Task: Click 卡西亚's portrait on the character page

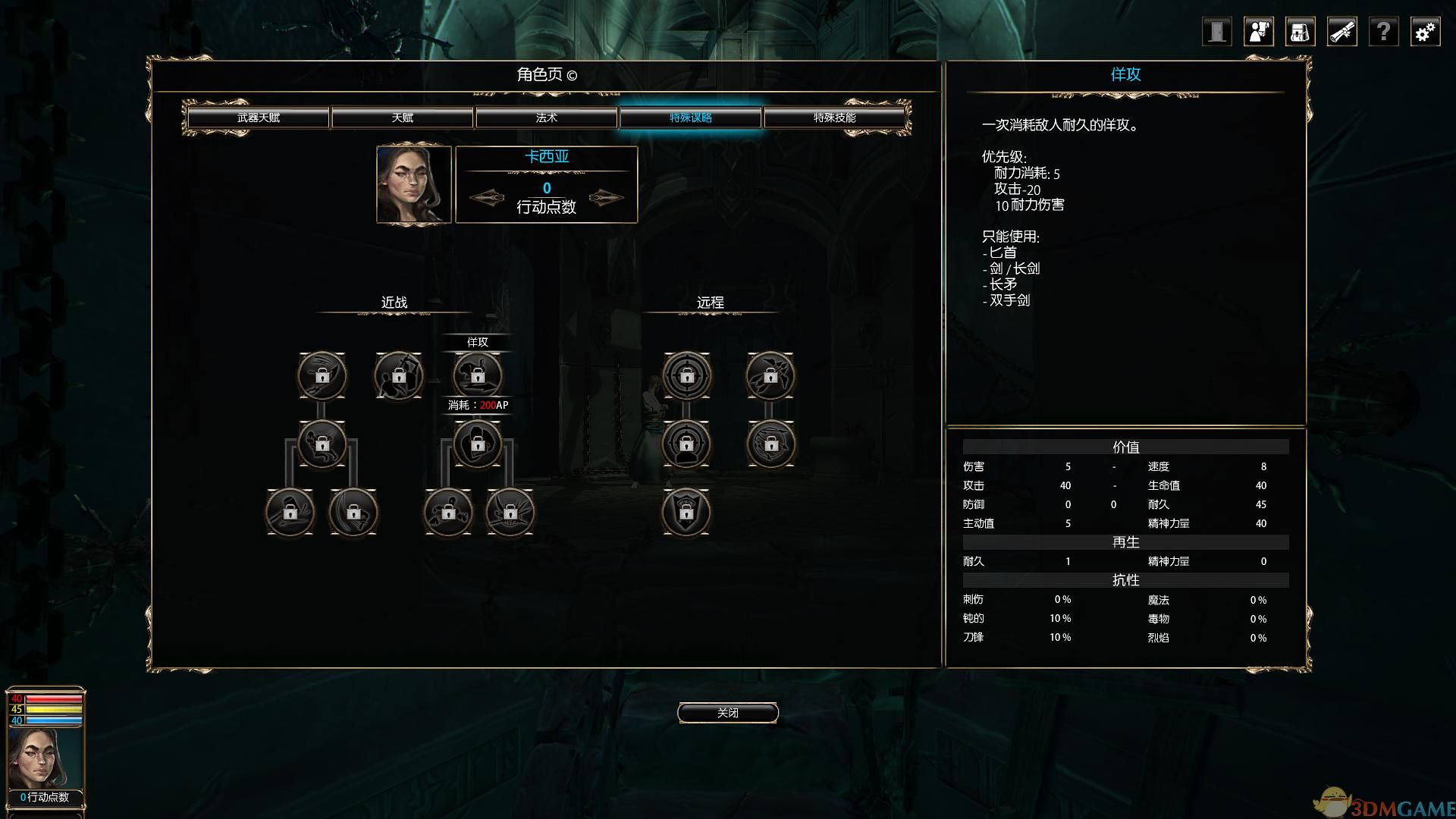Action: tap(414, 185)
